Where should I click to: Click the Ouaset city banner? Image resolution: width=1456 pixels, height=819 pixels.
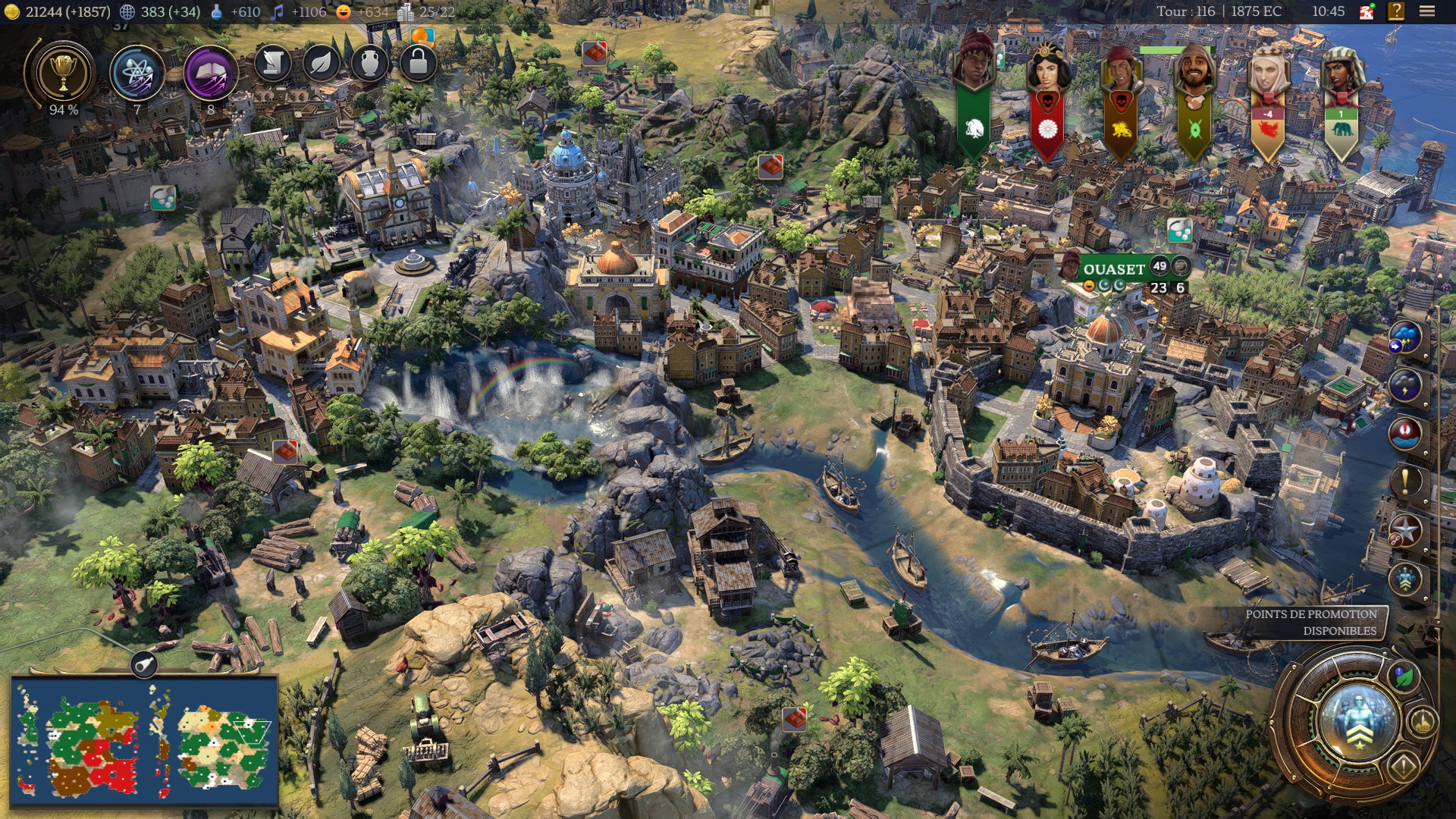tap(1113, 269)
